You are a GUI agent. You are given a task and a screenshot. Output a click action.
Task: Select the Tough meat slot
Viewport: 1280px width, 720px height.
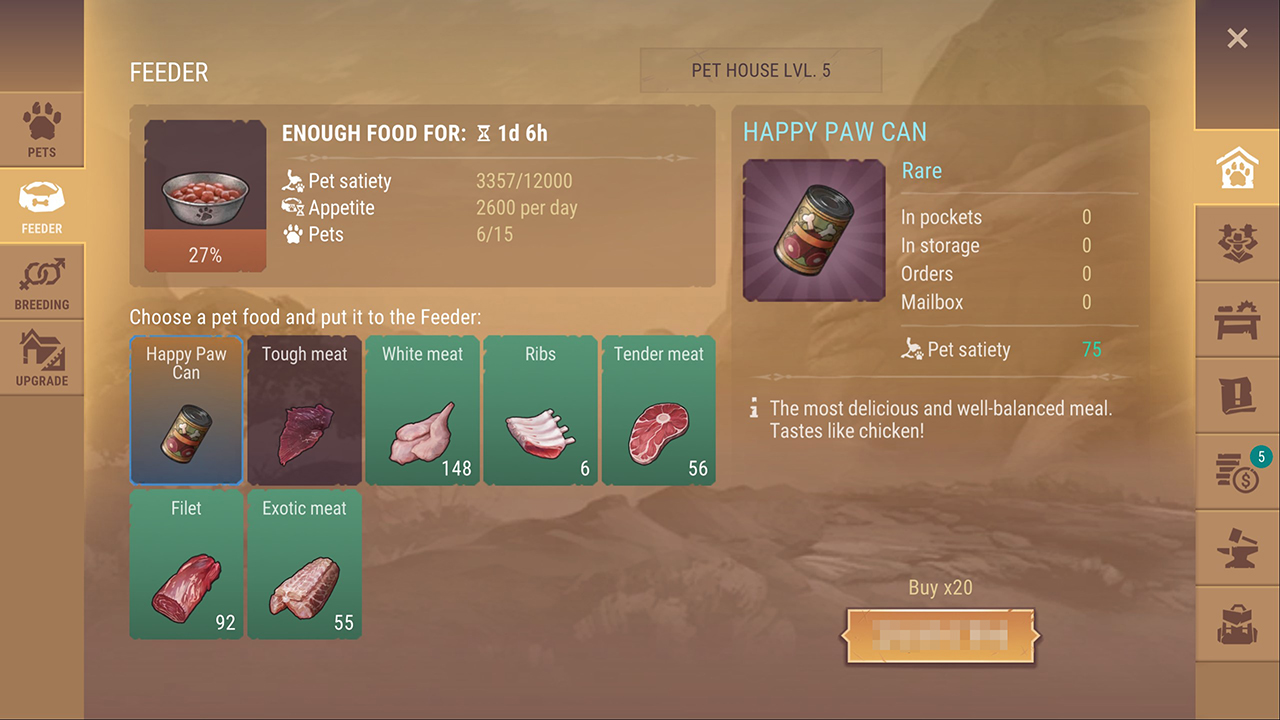coord(304,410)
